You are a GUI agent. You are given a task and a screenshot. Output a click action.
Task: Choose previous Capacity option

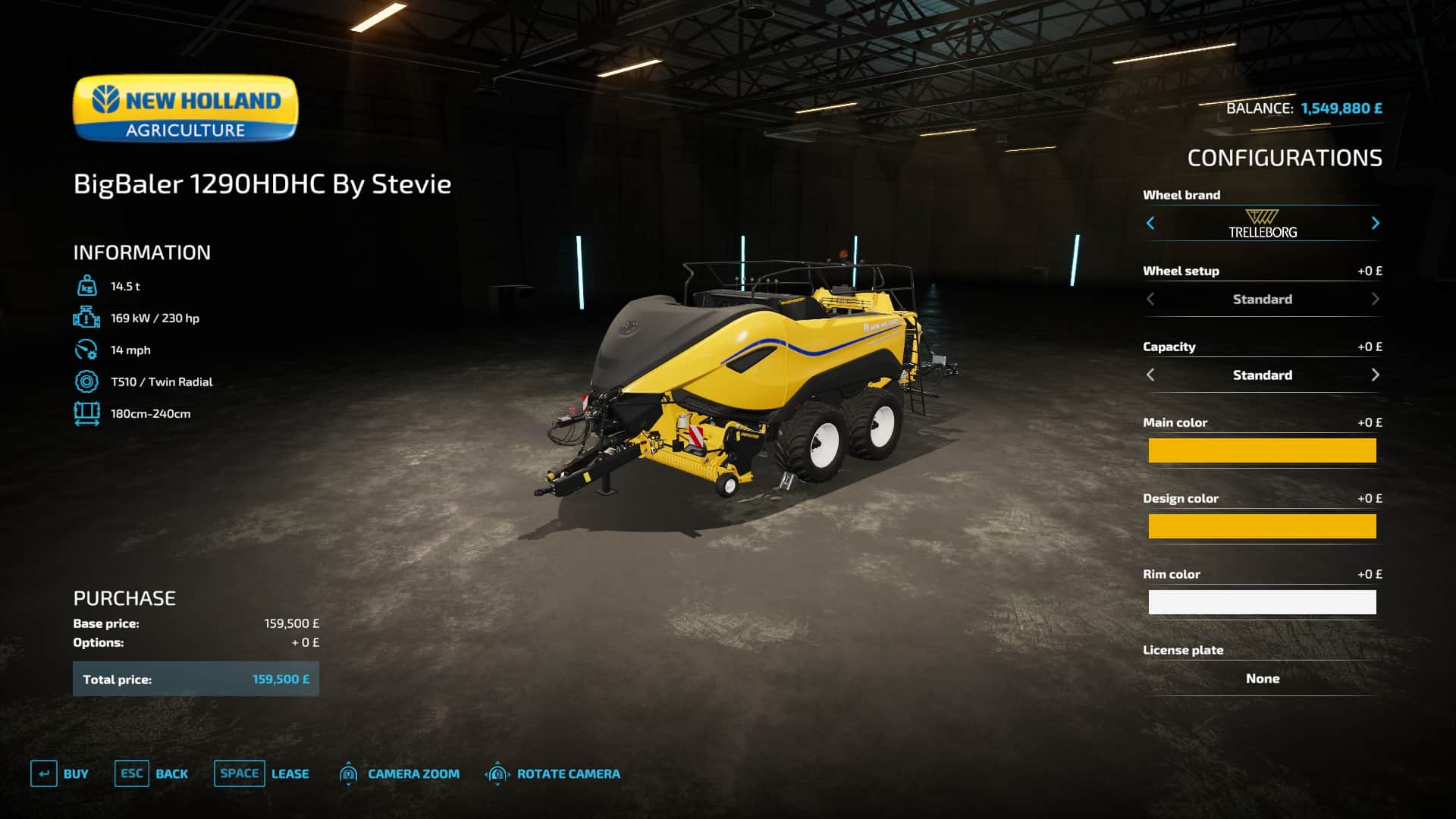coord(1150,375)
